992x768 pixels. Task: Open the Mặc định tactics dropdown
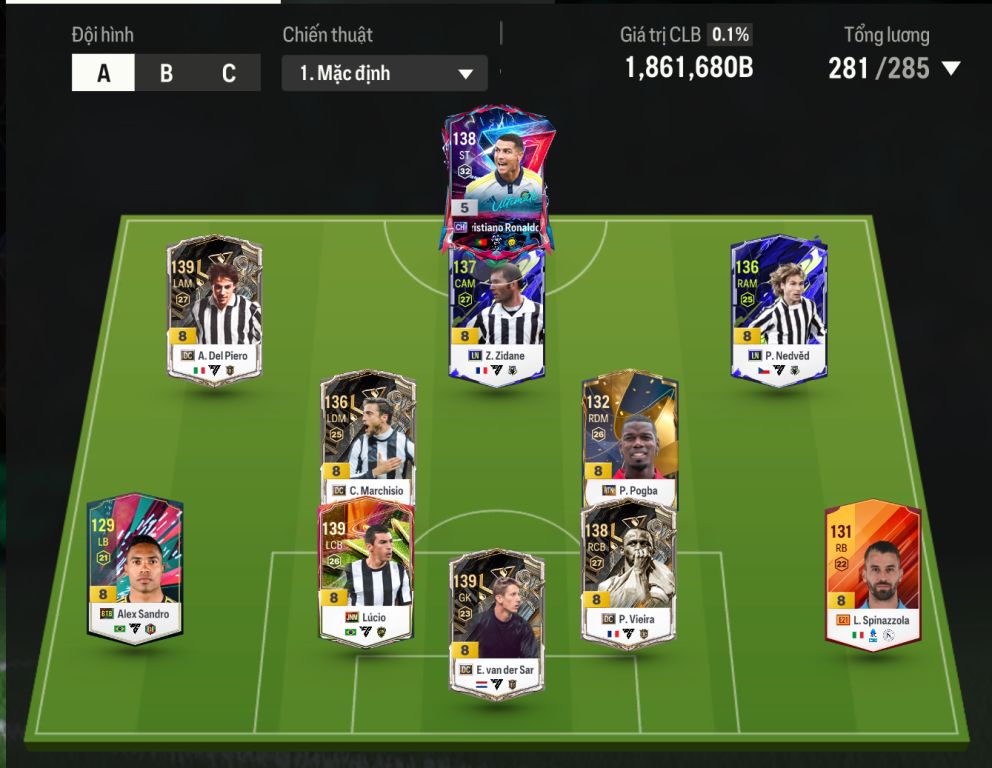click(x=384, y=74)
